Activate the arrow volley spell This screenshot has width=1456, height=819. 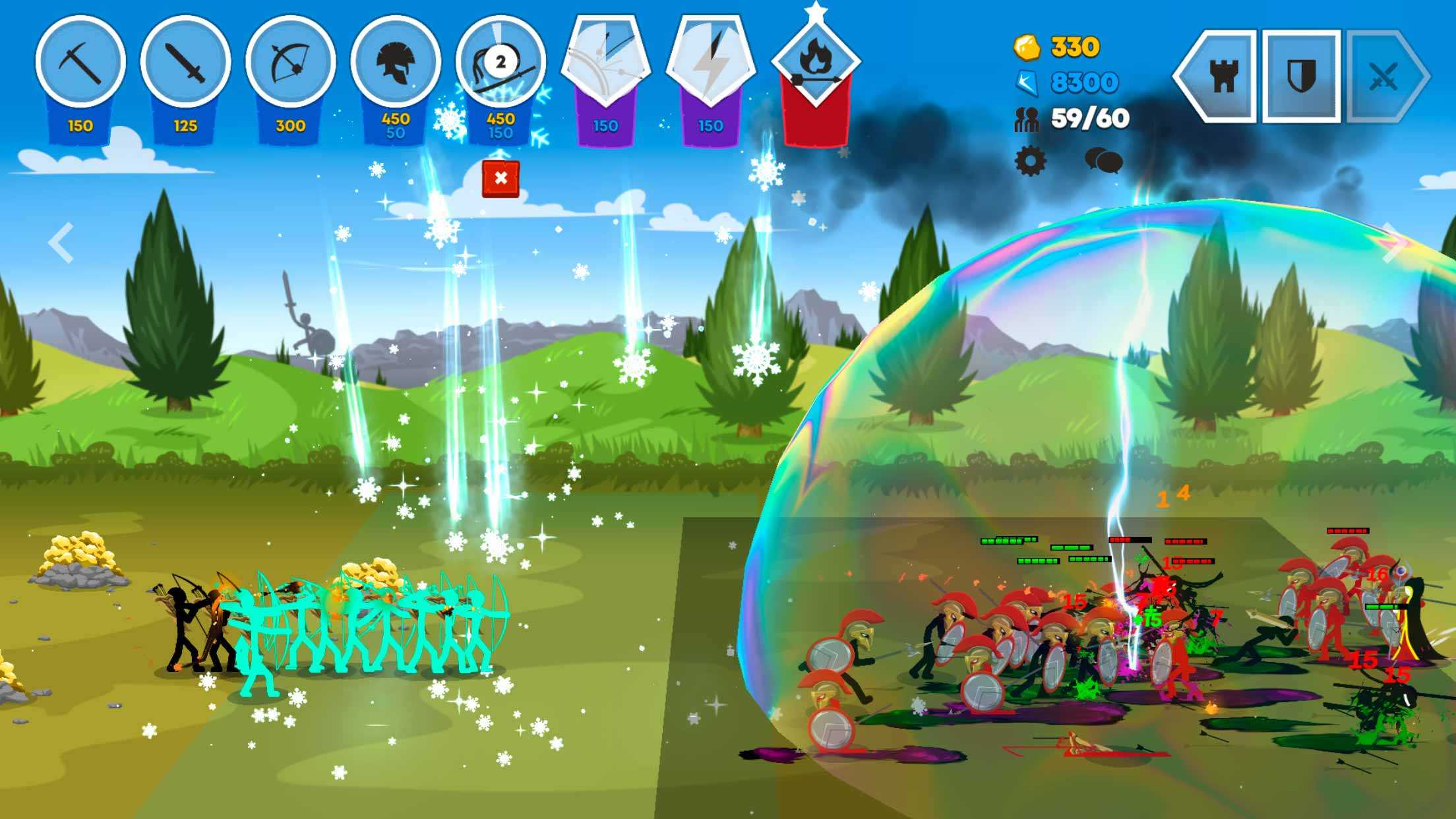tap(605, 62)
